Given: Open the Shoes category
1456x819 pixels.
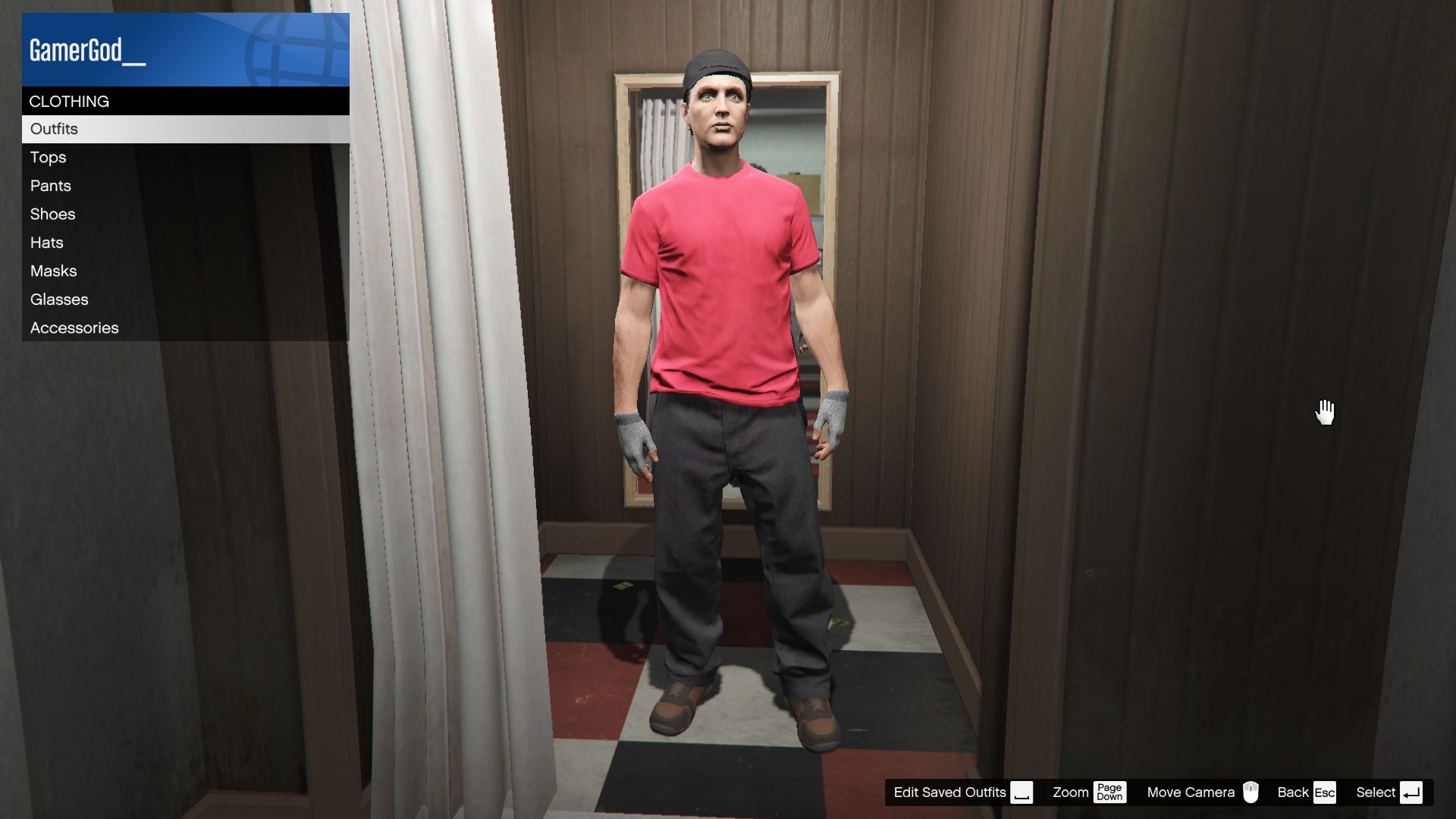Looking at the screenshot, I should (x=52, y=214).
